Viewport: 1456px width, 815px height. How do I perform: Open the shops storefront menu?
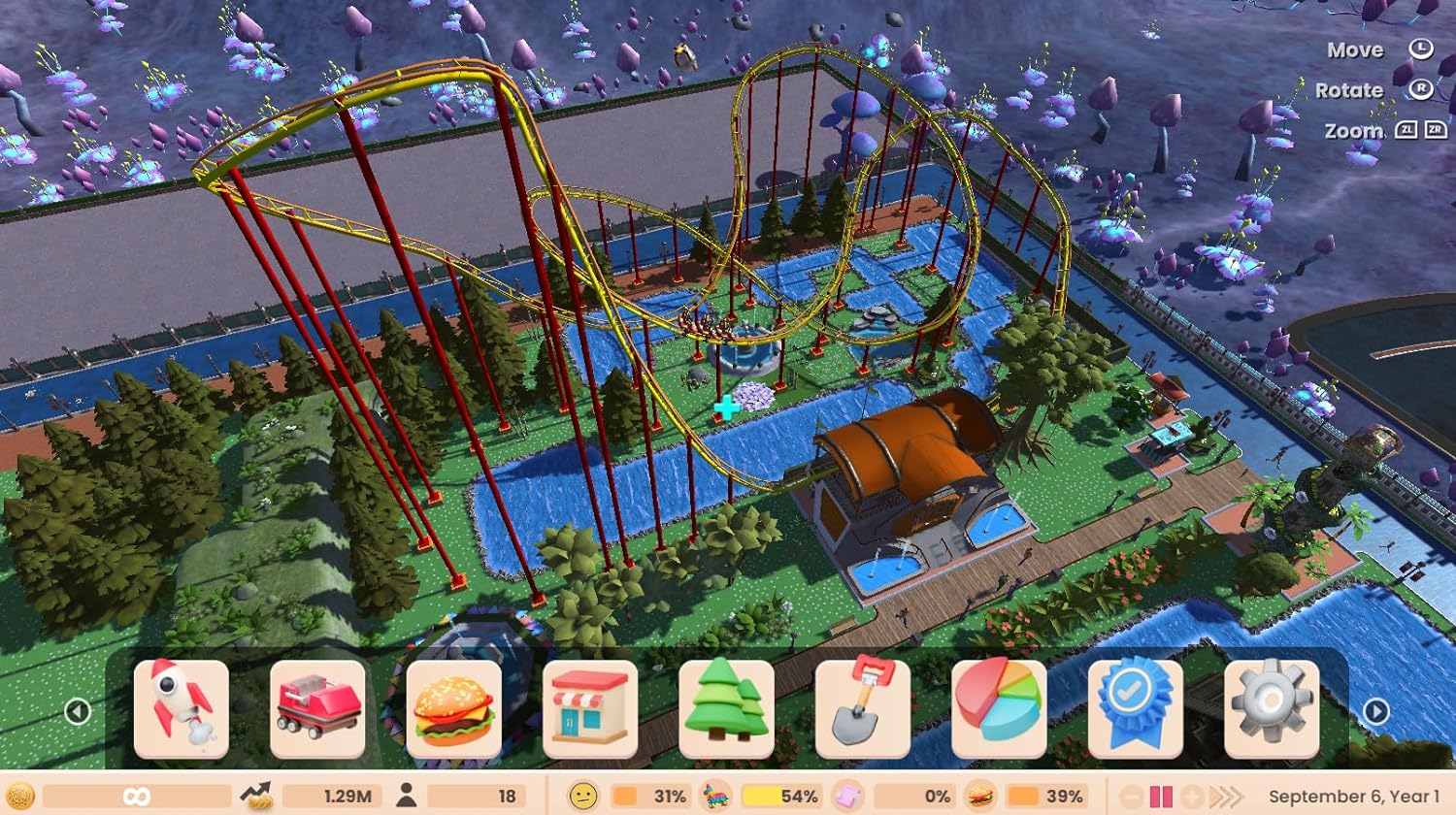pyautogui.click(x=591, y=709)
